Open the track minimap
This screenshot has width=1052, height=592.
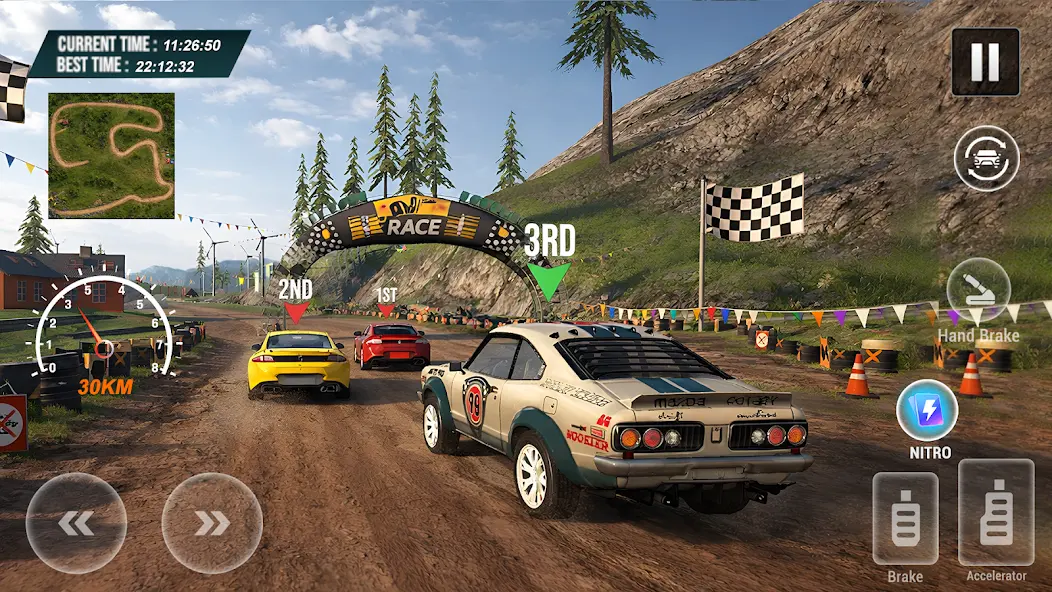pyautogui.click(x=111, y=155)
